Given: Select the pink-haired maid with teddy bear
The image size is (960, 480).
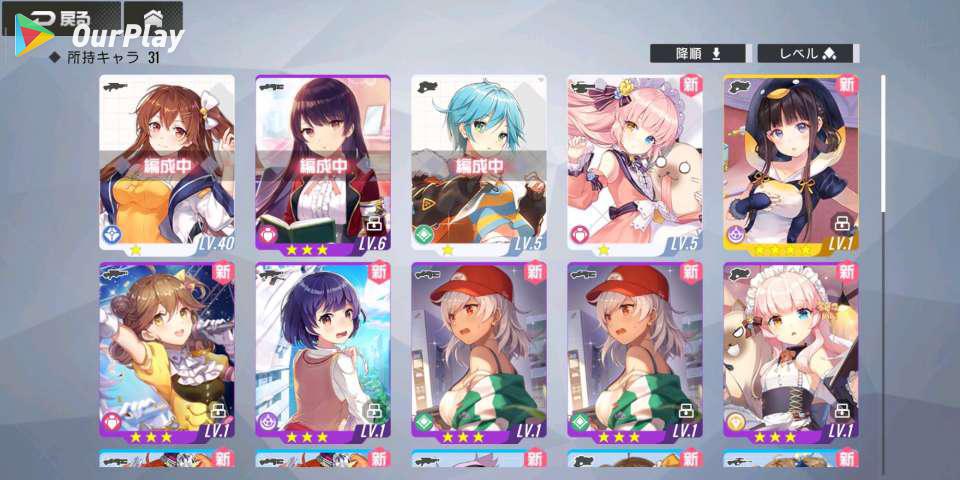Looking at the screenshot, I should 791,352.
